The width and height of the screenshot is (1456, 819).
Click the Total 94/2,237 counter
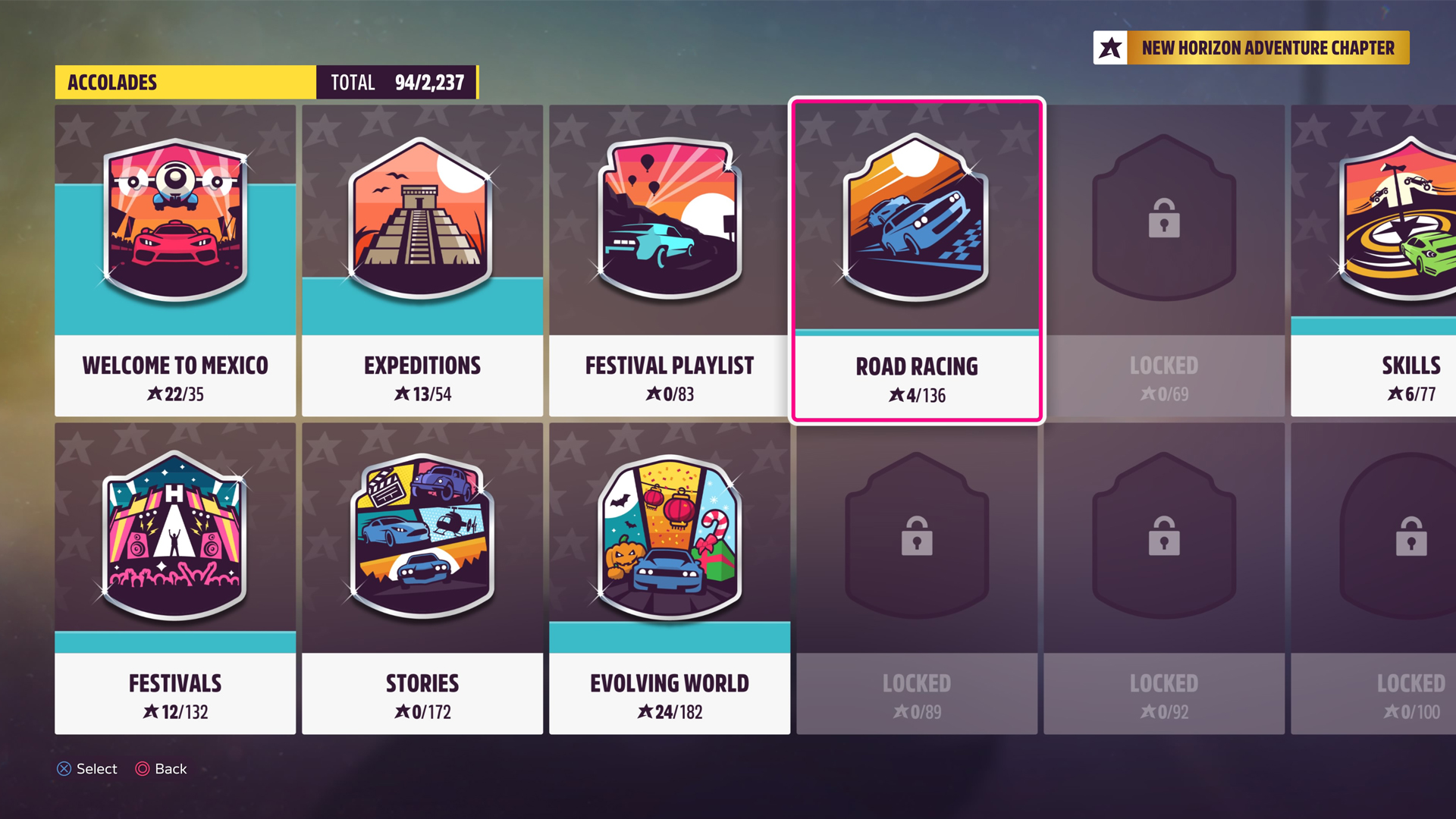click(x=396, y=83)
